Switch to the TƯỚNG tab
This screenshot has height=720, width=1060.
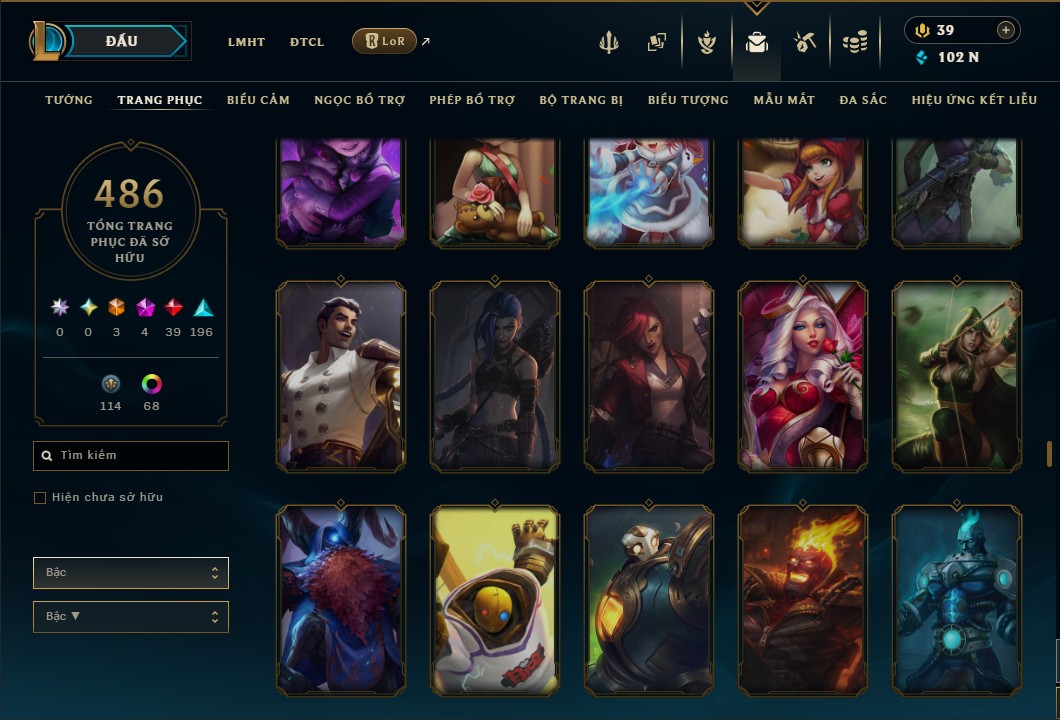point(69,100)
